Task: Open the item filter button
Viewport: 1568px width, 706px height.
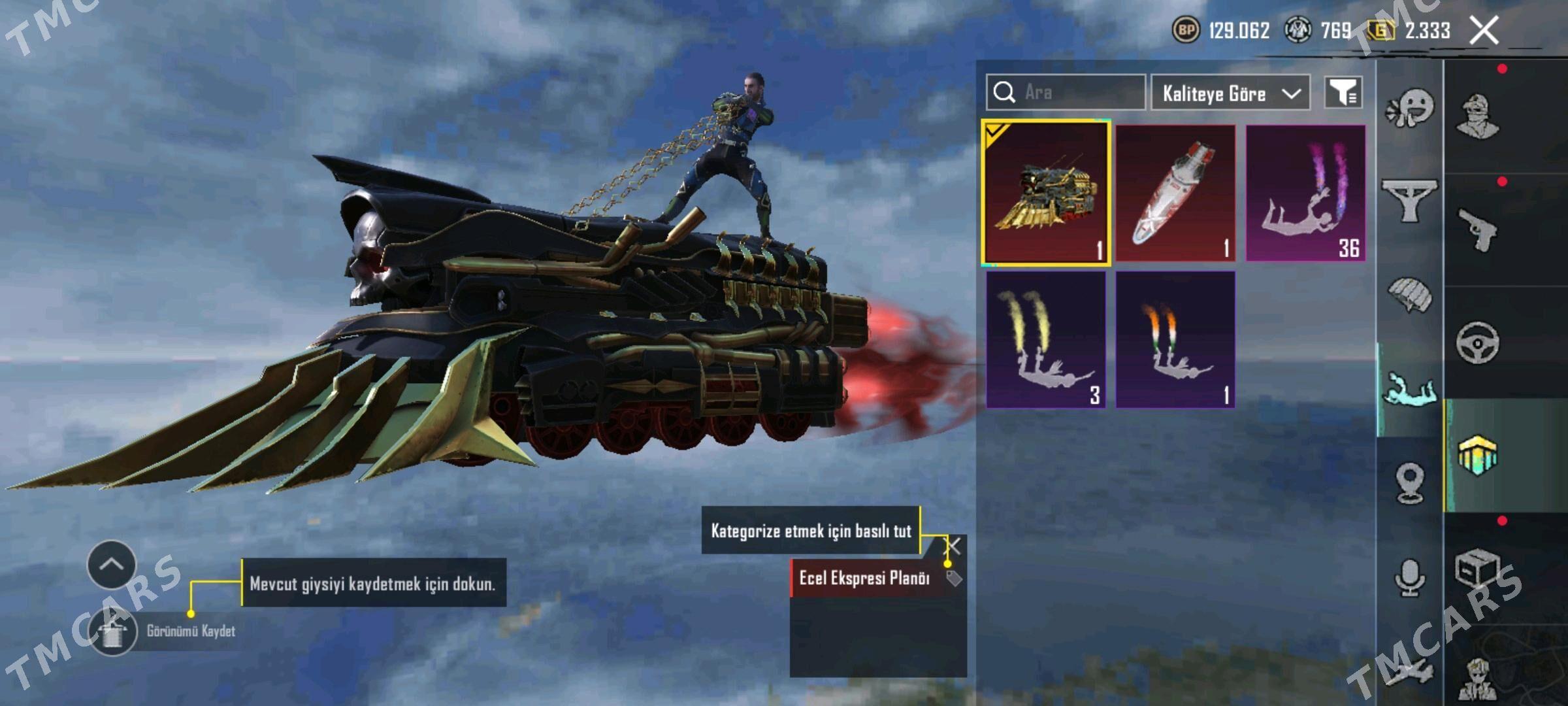Action: pos(1343,93)
